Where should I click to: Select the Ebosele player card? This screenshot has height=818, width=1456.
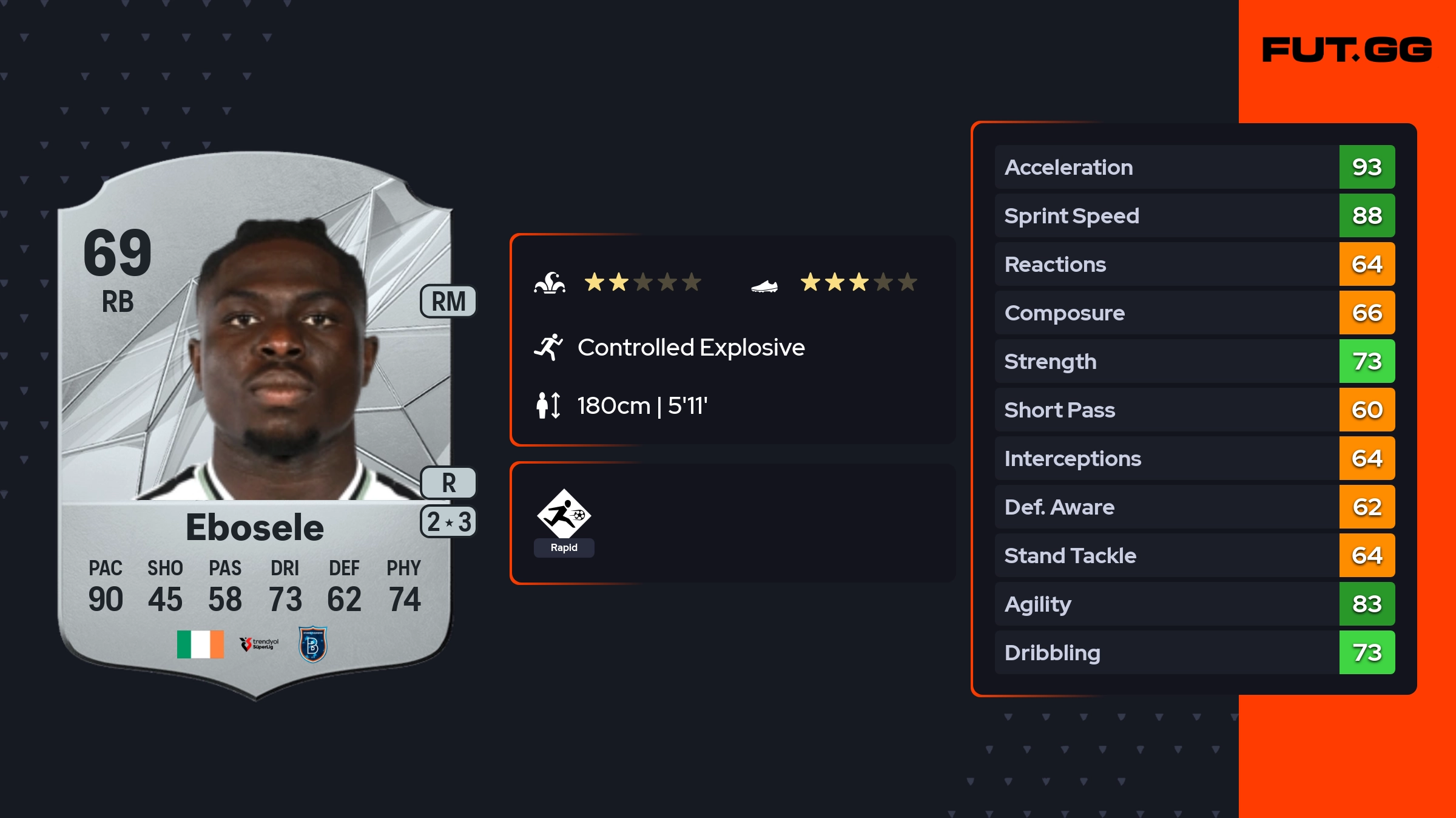pyautogui.click(x=255, y=425)
